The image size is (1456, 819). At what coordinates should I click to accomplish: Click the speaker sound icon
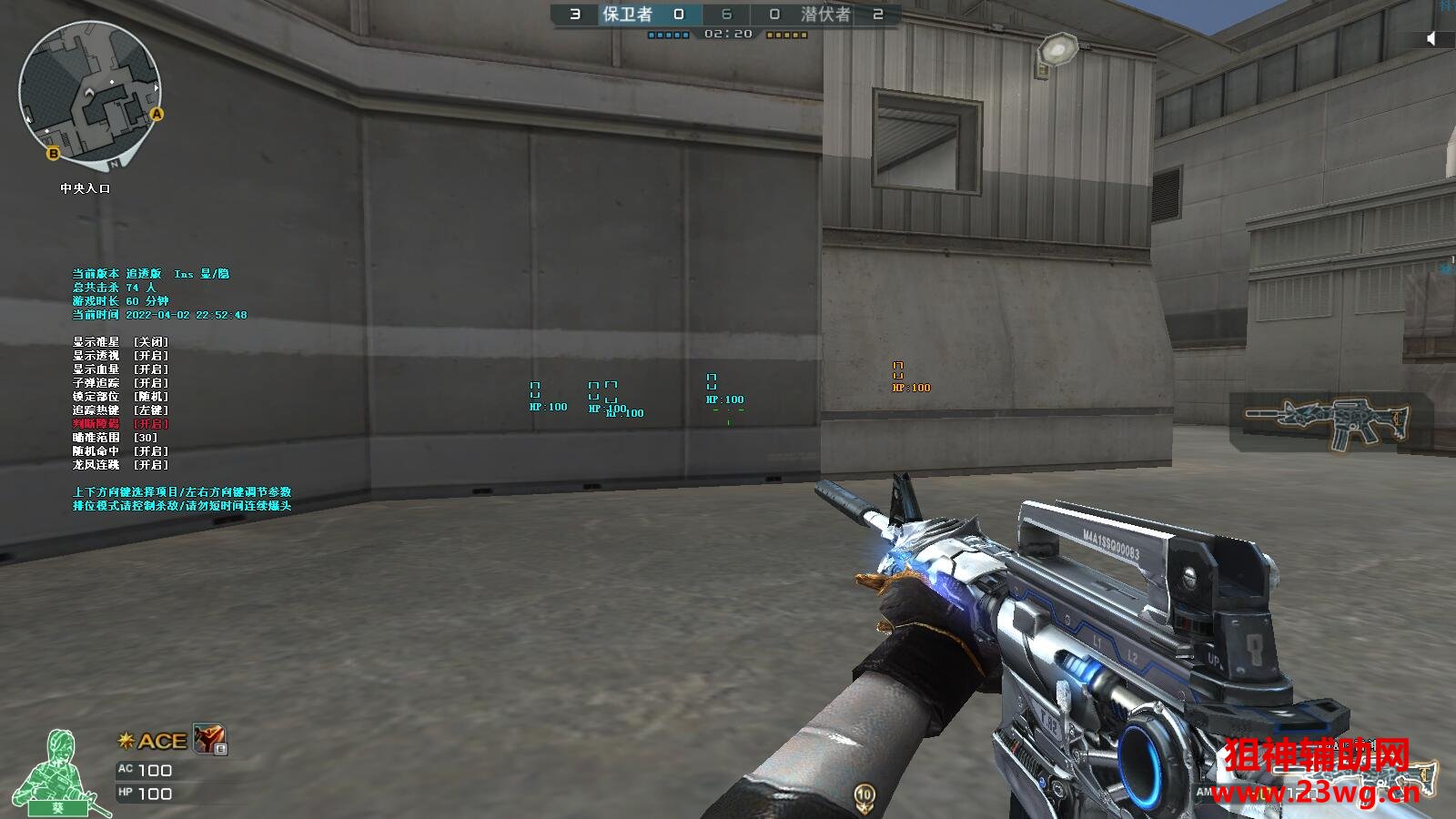[1431, 38]
